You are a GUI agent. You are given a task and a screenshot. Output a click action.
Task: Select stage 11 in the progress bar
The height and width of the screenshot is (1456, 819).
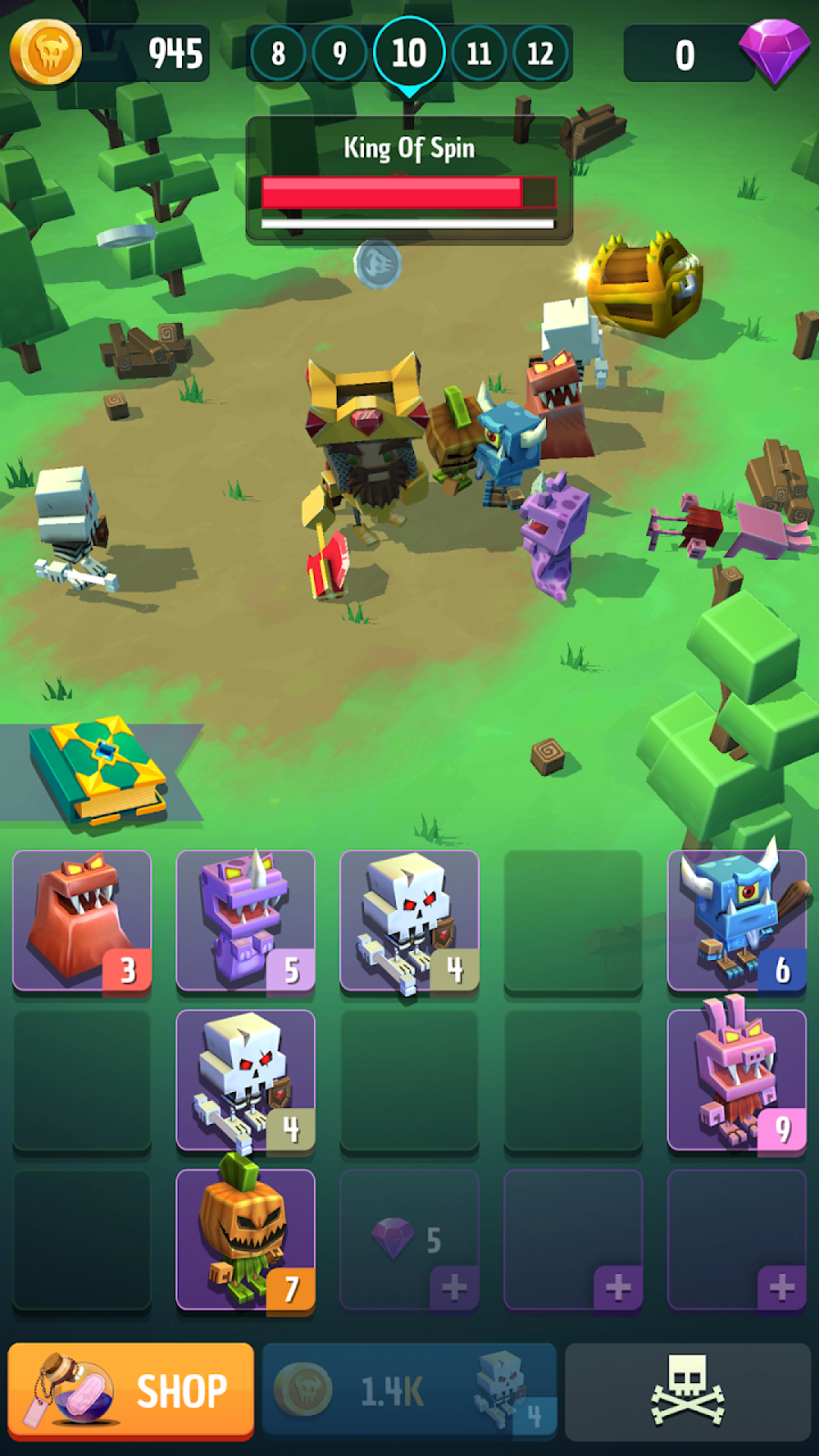479,53
